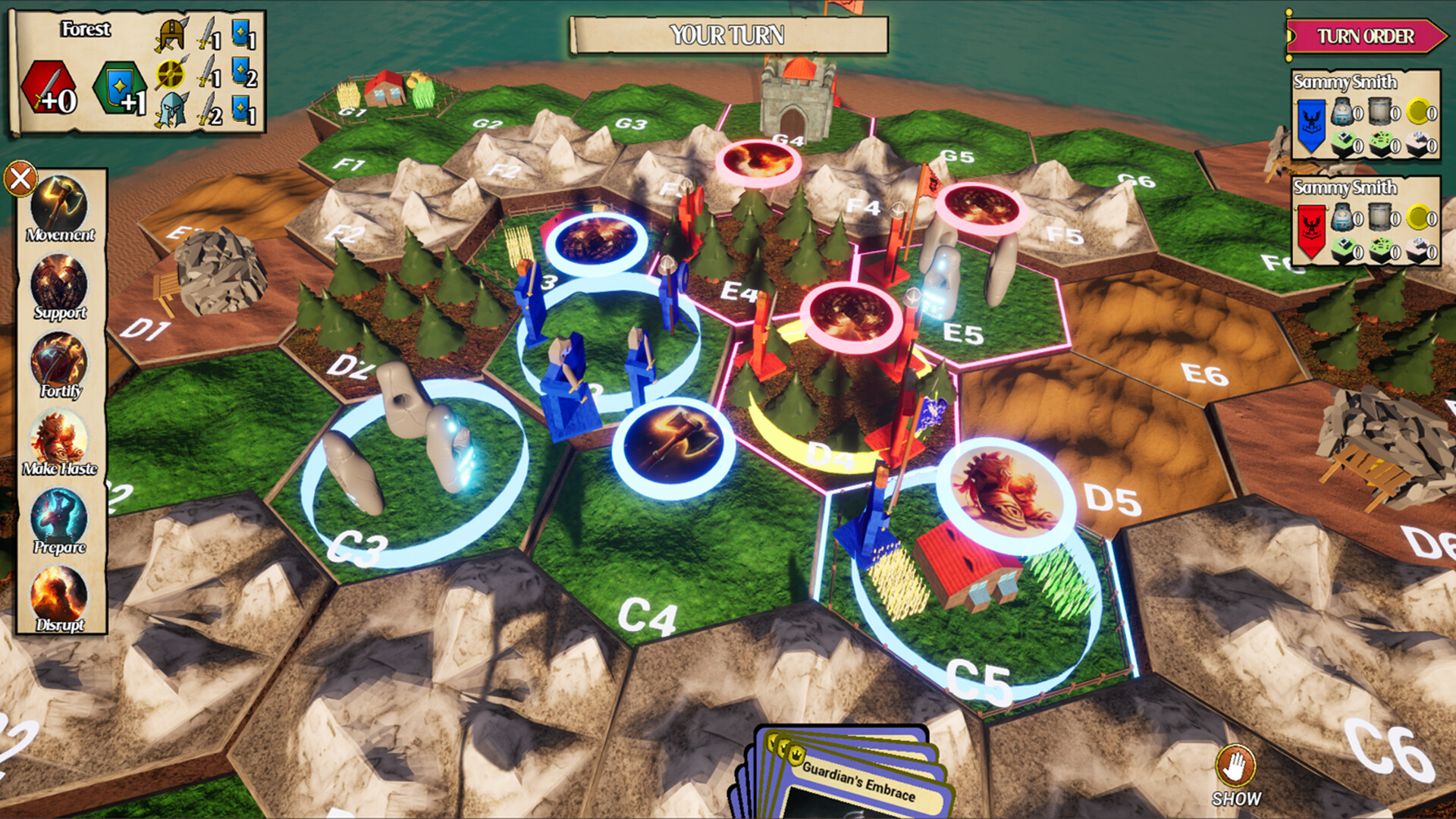Click the red attack hexagon showing +0
Image resolution: width=1456 pixels, height=819 pixels.
coord(49,83)
